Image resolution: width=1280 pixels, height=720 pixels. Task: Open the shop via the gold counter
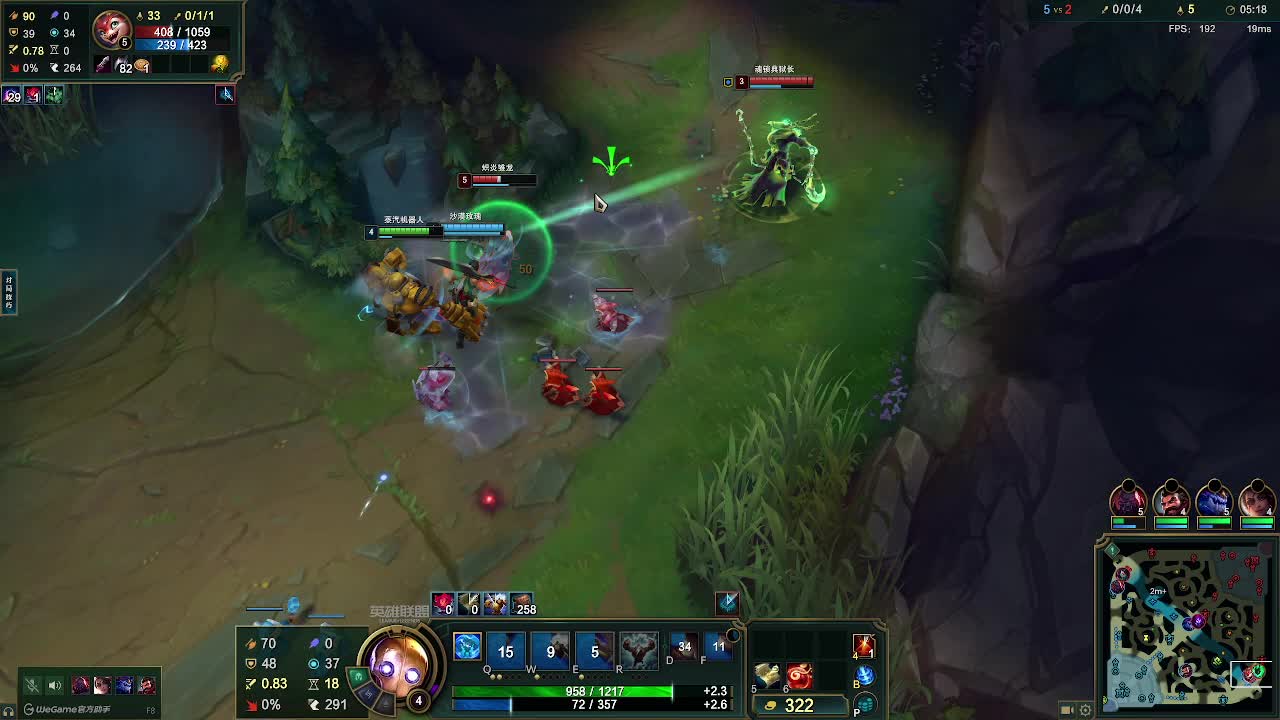click(x=798, y=705)
